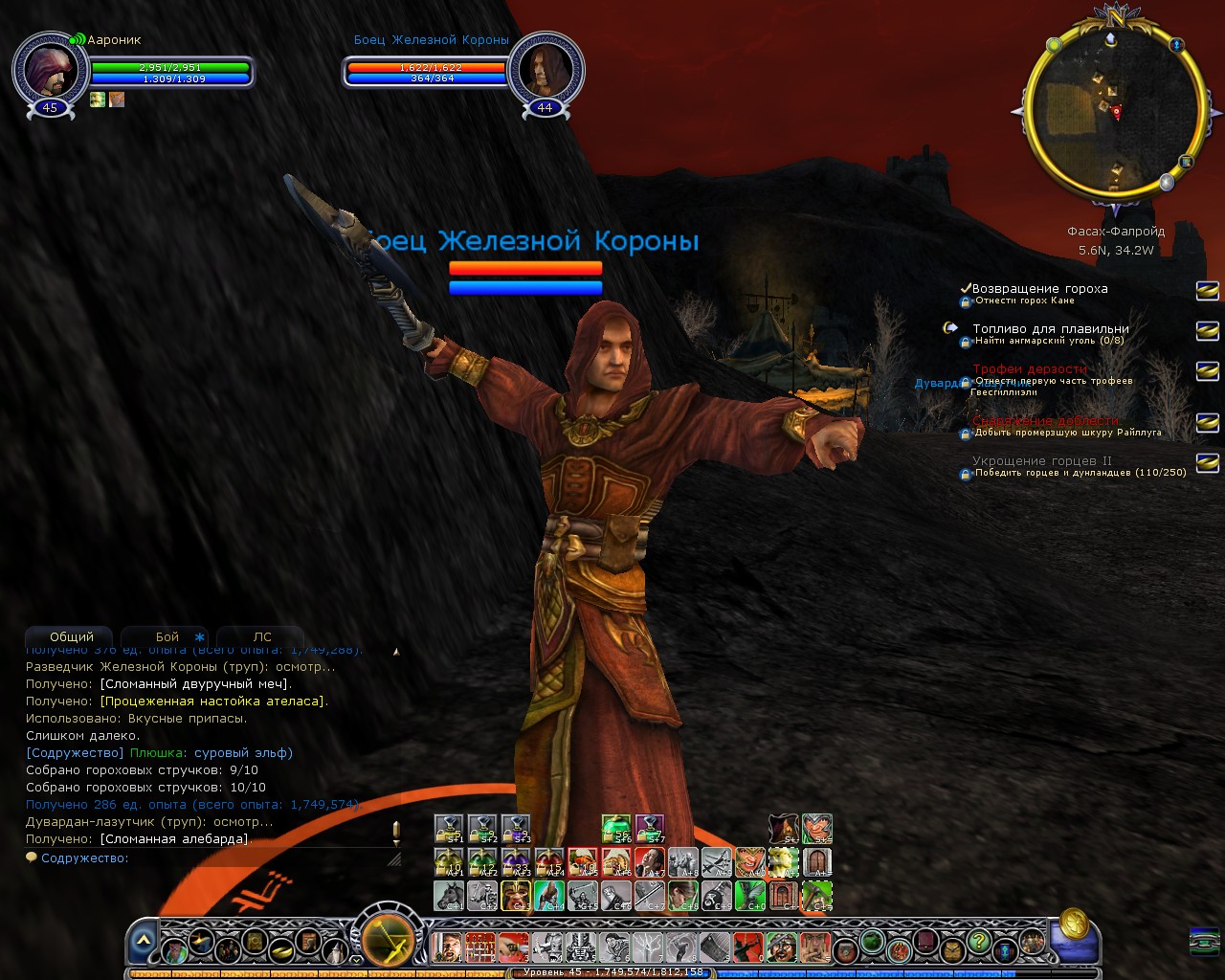Image resolution: width=1225 pixels, height=980 pixels.
Task: Activate the round bow skill in the toolbar centre
Action: pyautogui.click(x=388, y=939)
